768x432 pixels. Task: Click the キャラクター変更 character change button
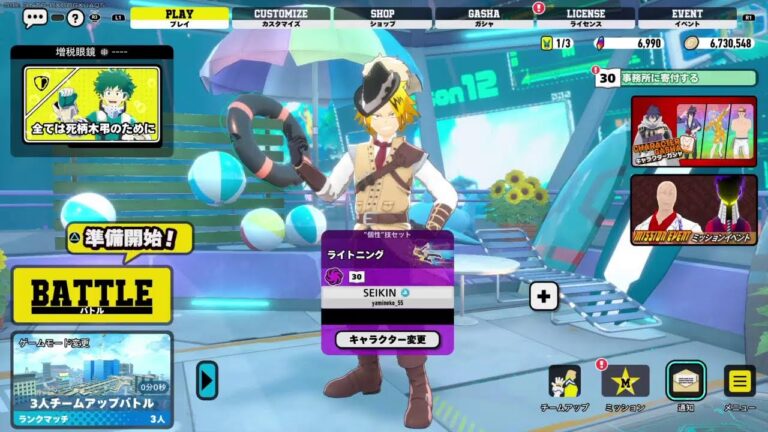pos(387,340)
